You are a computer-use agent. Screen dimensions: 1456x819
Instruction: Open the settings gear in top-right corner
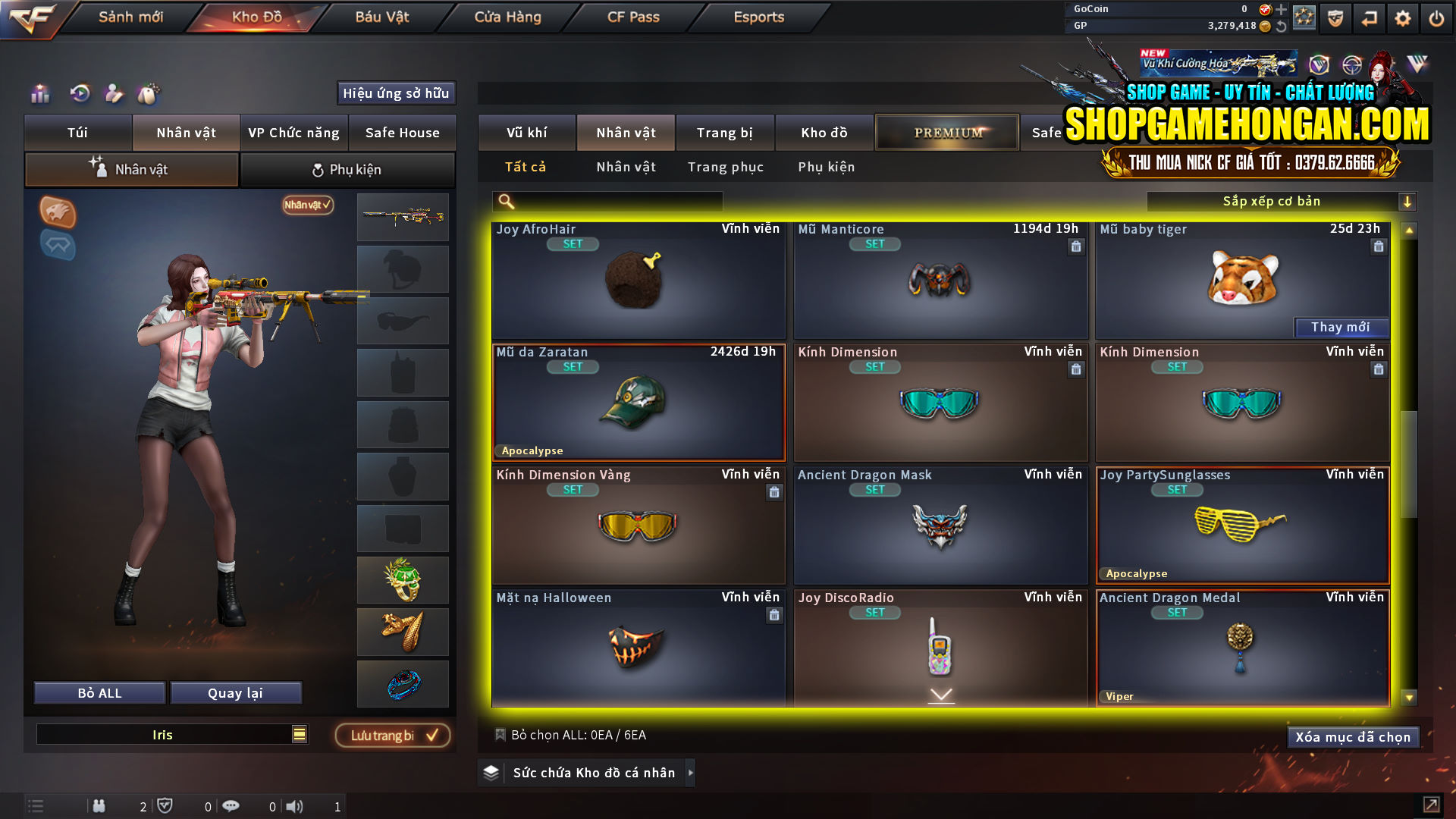pos(1403,17)
